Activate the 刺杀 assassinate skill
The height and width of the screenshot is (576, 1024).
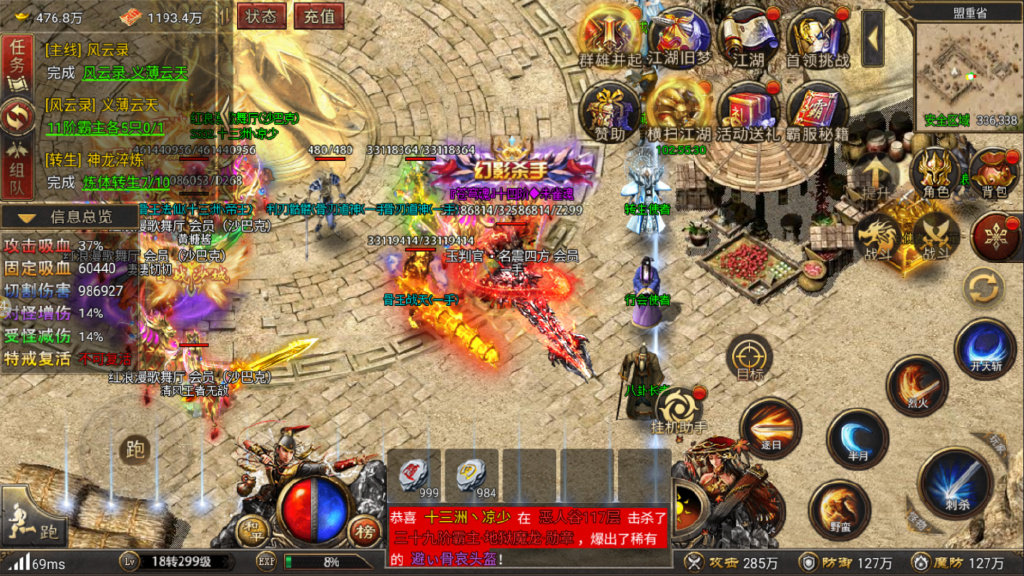[955, 481]
